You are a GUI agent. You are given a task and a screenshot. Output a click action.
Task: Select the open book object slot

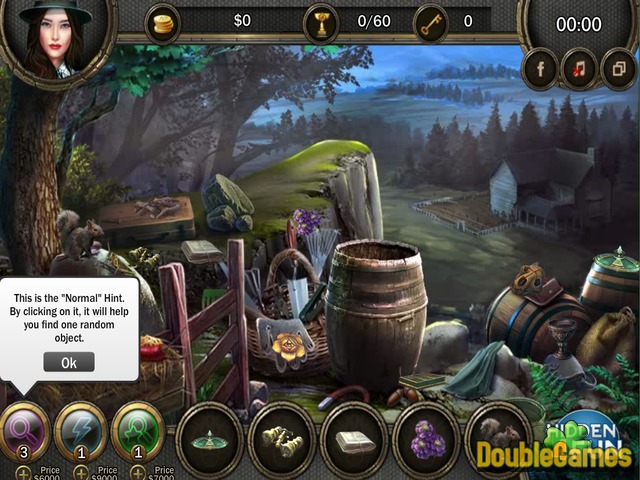(354, 437)
